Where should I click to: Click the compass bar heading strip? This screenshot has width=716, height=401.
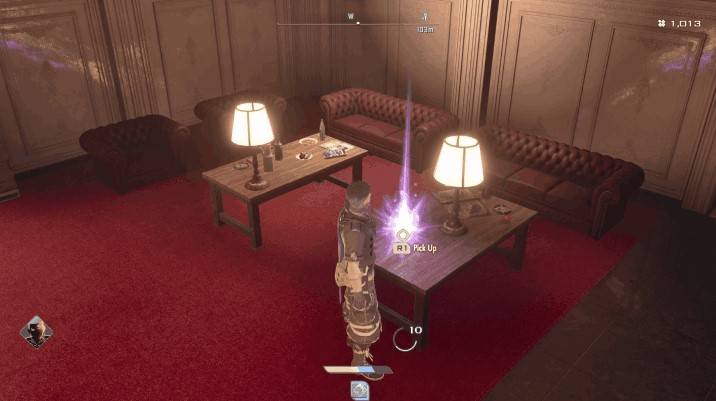pos(358,24)
